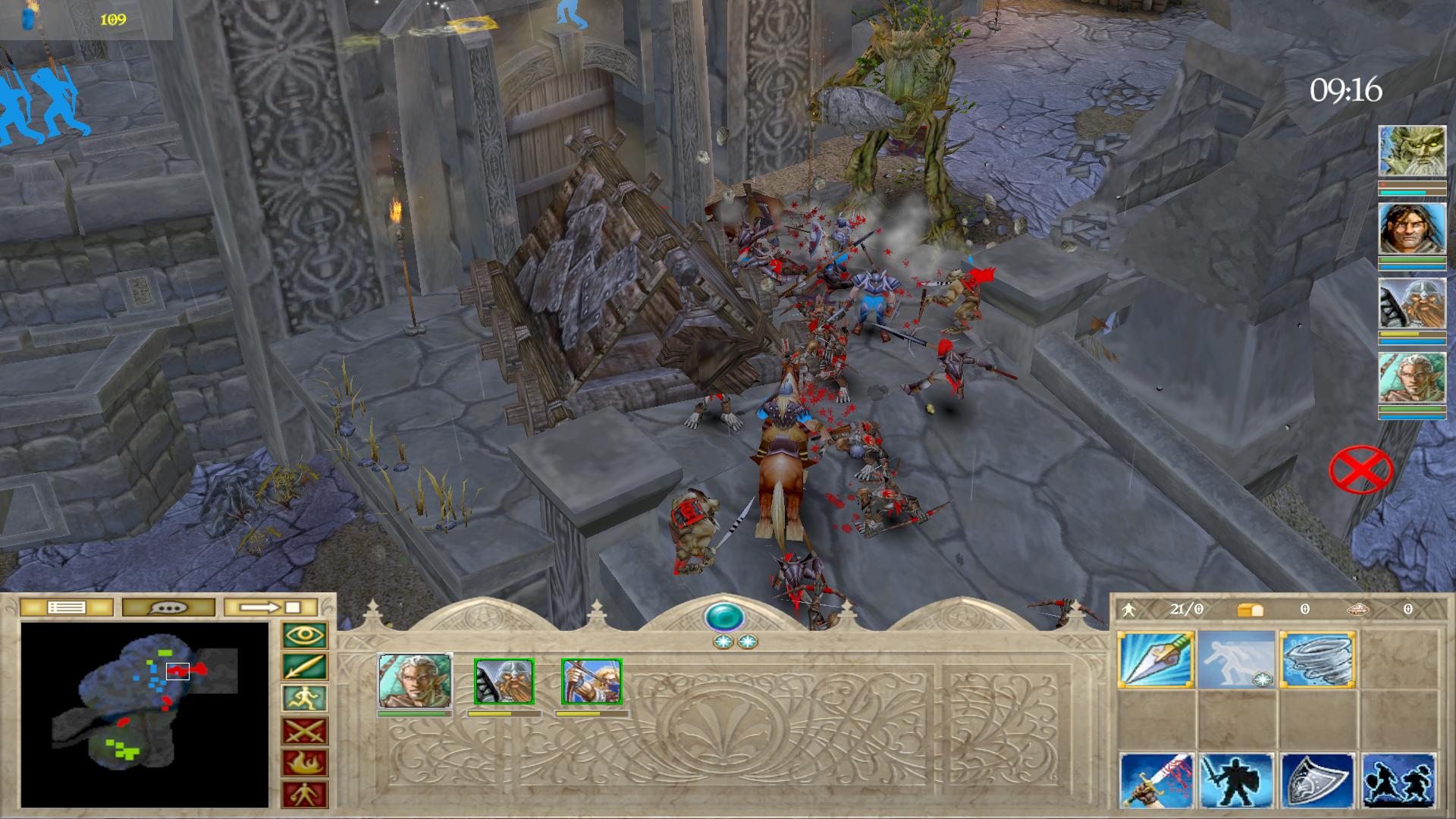Pick the red standing figure stance

[305, 795]
